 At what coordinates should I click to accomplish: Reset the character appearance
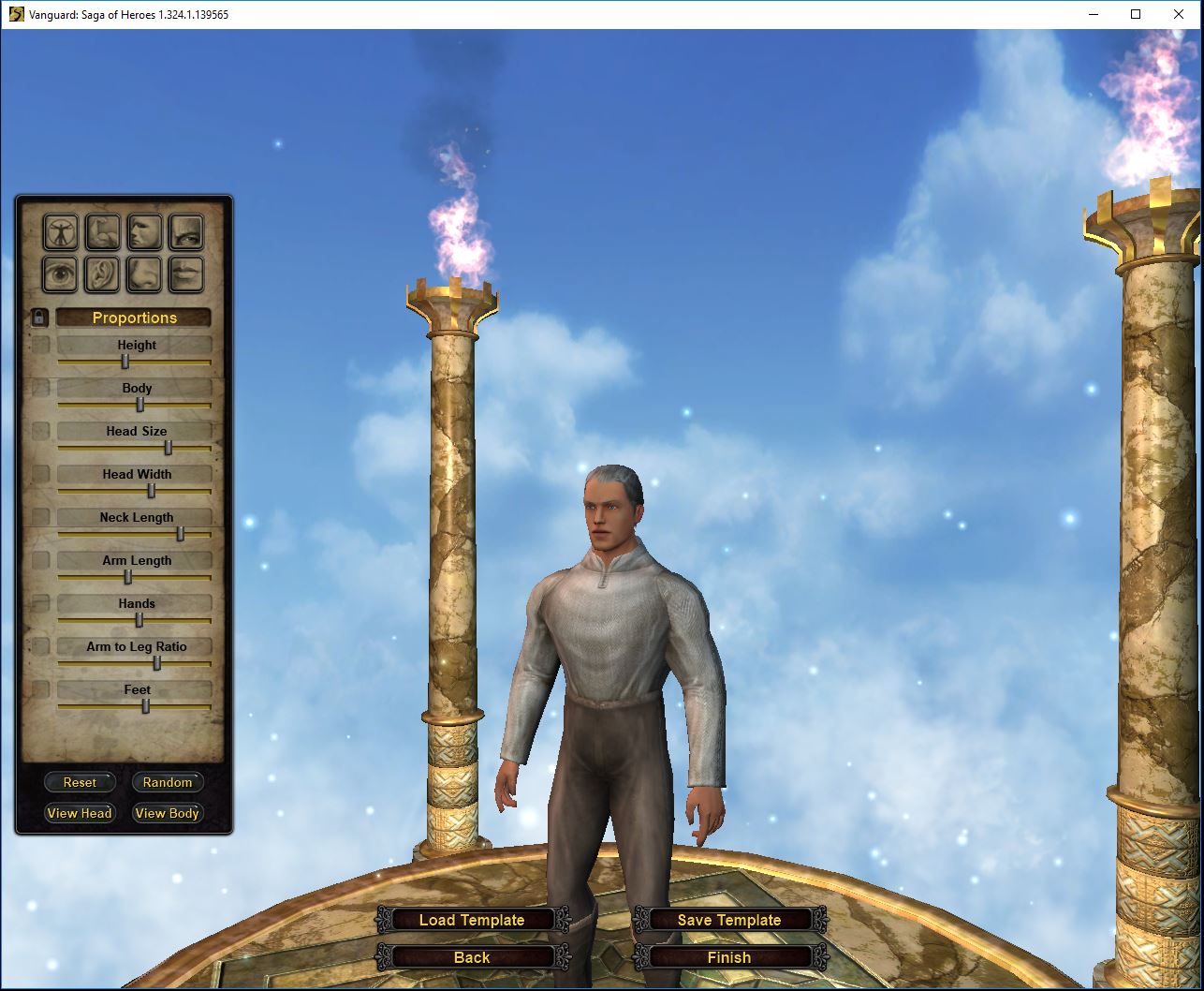tap(80, 782)
